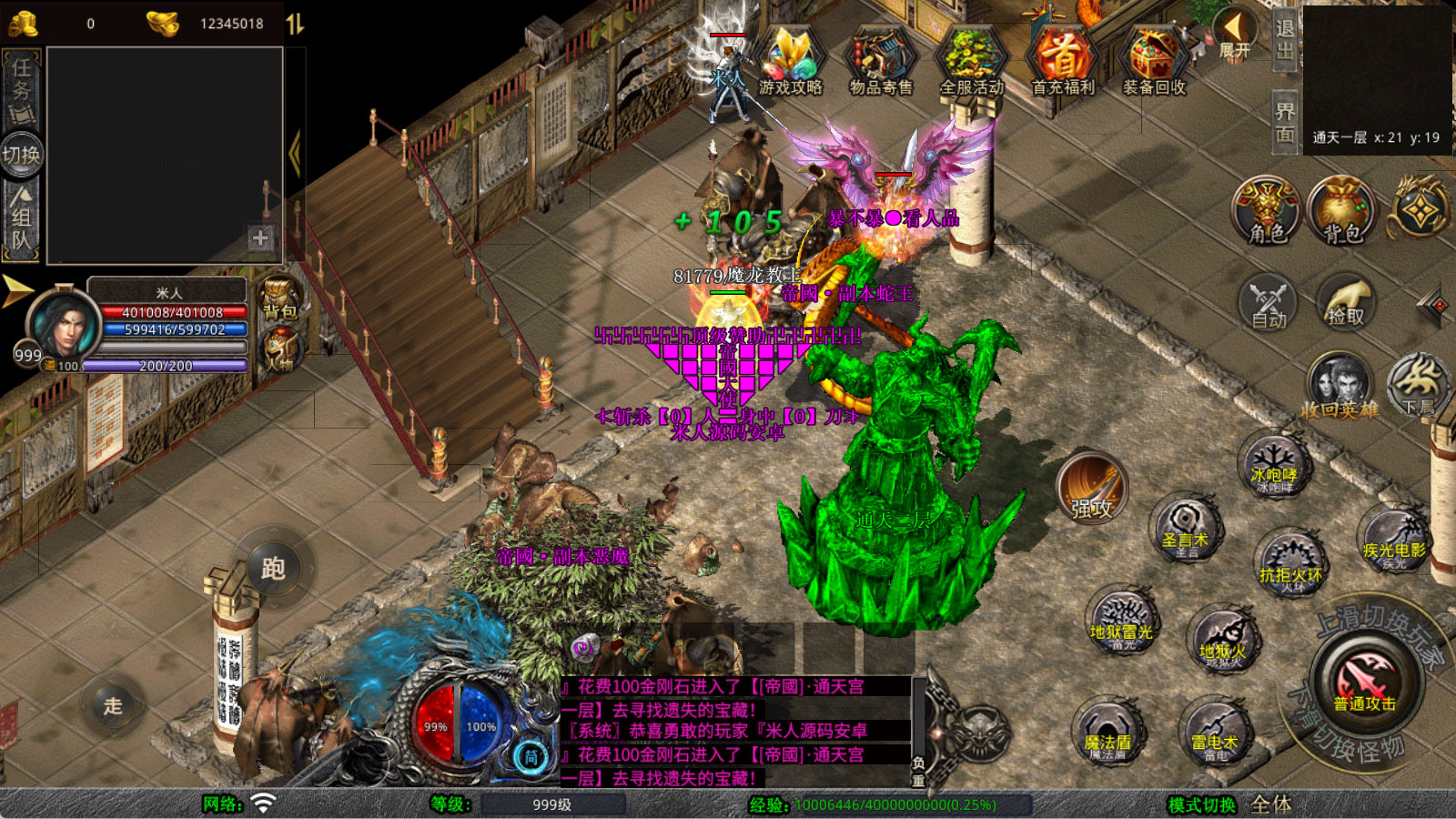Click the 退出 exit button
The width and height of the screenshot is (1456, 819).
pyautogui.click(x=1284, y=40)
